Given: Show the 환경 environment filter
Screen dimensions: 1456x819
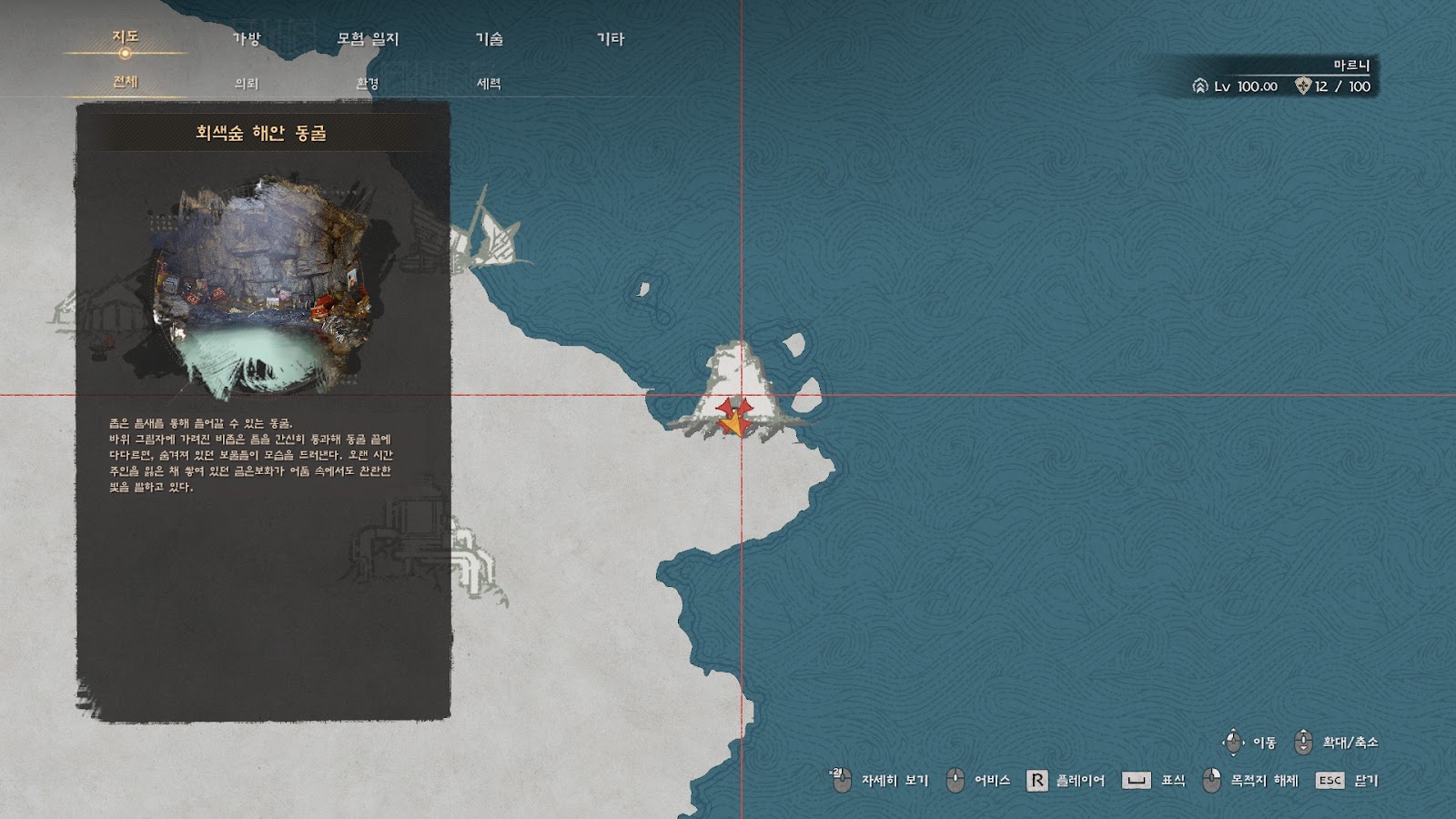Looking at the screenshot, I should (x=368, y=84).
